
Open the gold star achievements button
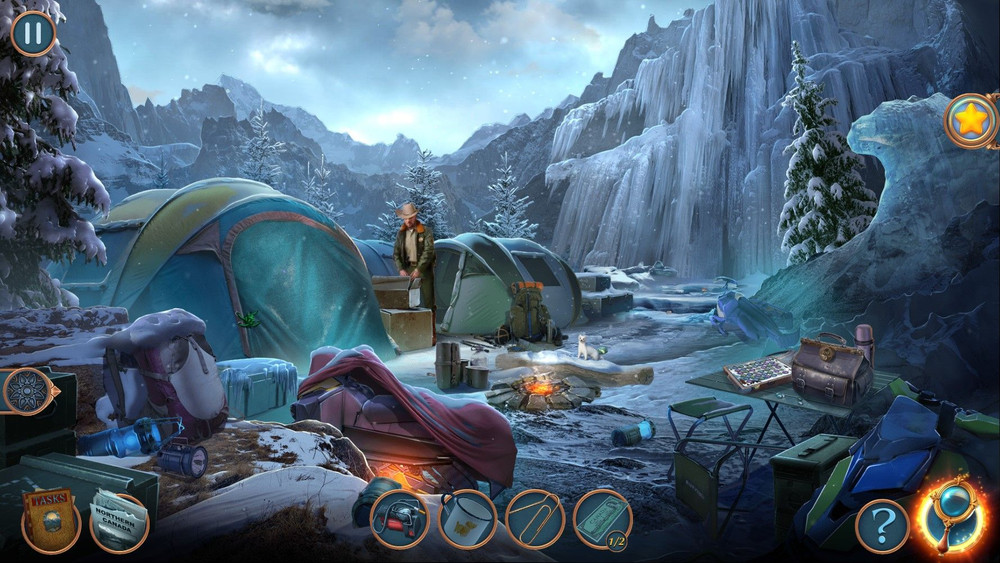[970, 121]
